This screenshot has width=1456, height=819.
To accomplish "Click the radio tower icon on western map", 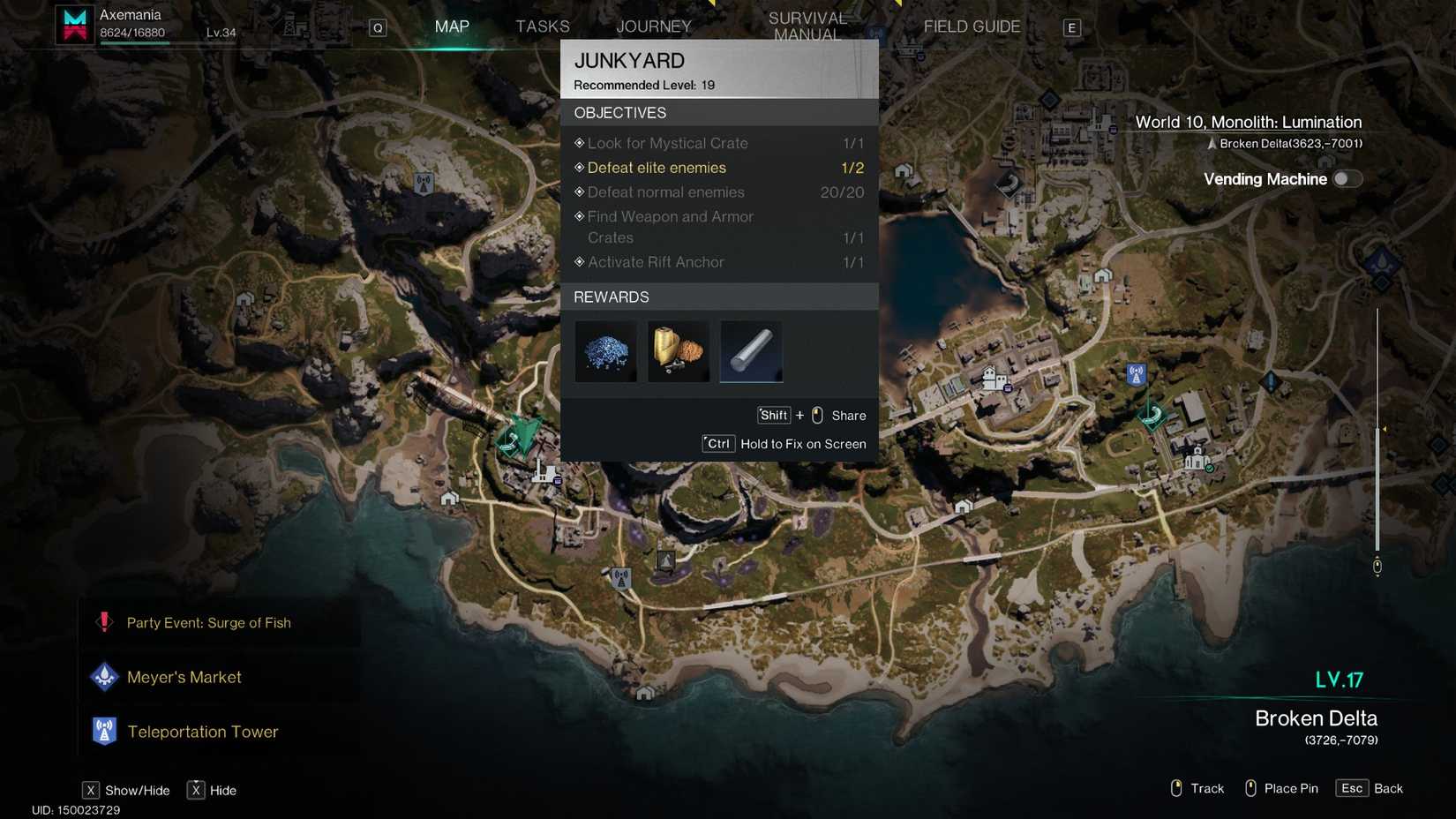I will pyautogui.click(x=424, y=184).
